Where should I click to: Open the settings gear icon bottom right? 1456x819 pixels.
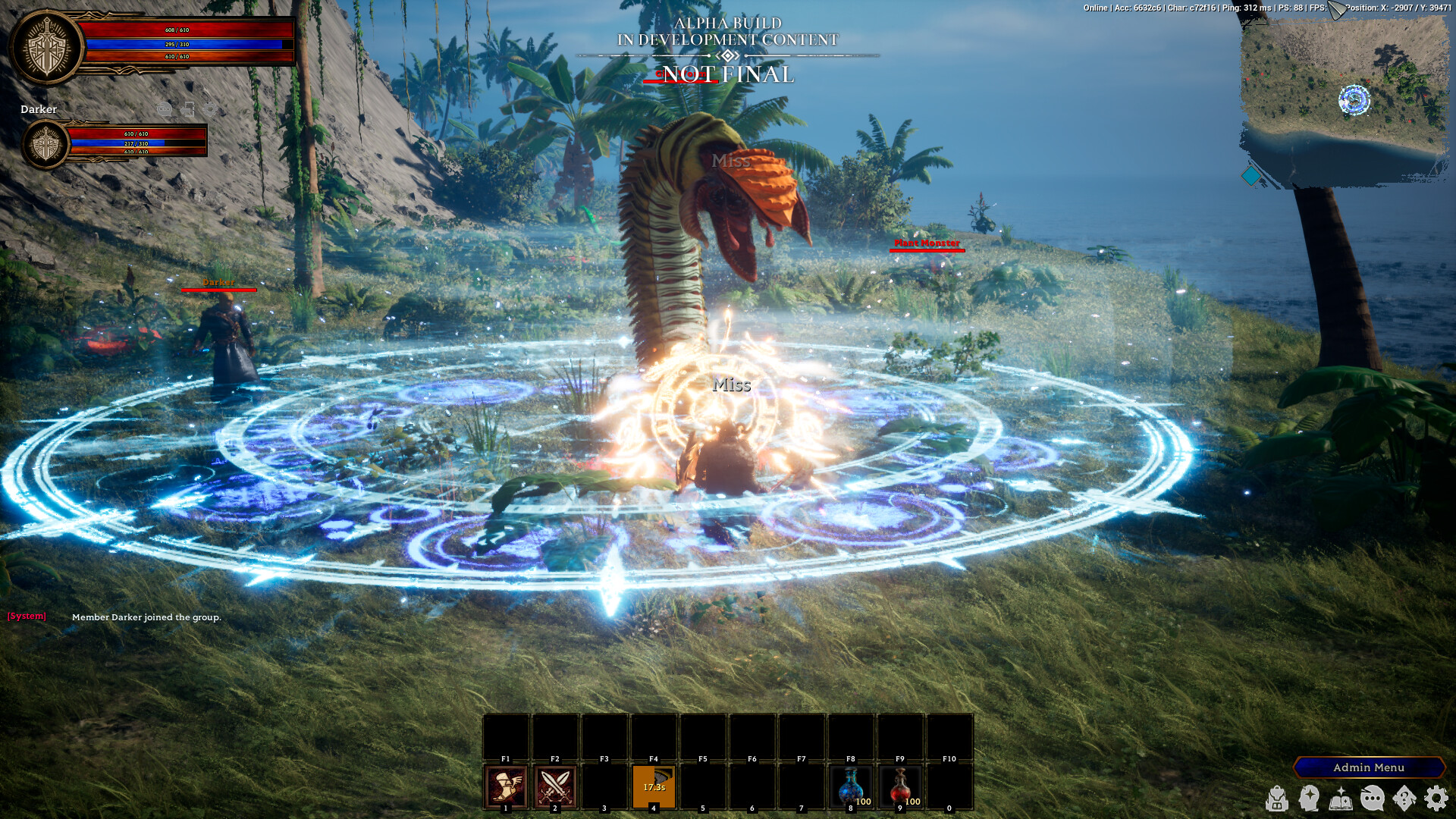[1436, 799]
